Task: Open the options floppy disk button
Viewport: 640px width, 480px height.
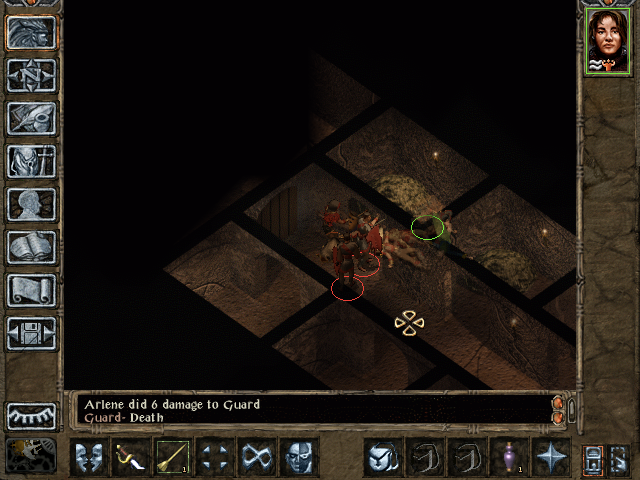Action: (x=31, y=333)
